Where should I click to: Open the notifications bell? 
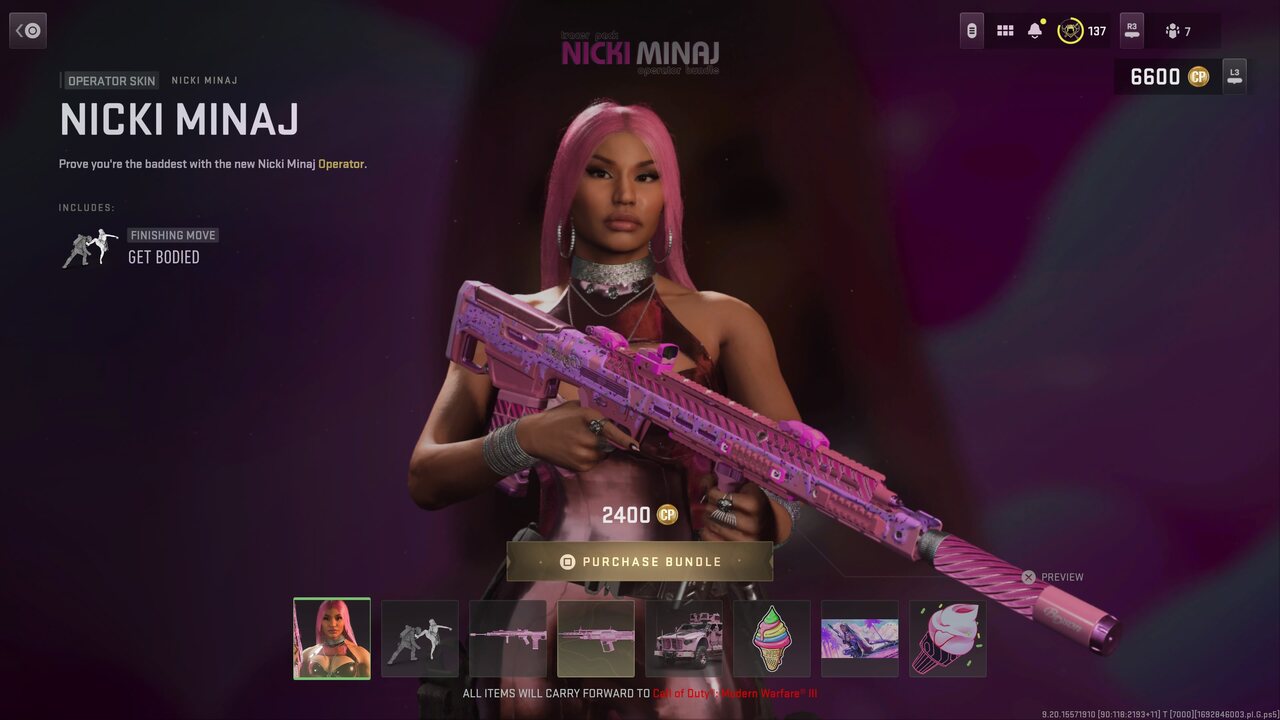[x=1035, y=31]
